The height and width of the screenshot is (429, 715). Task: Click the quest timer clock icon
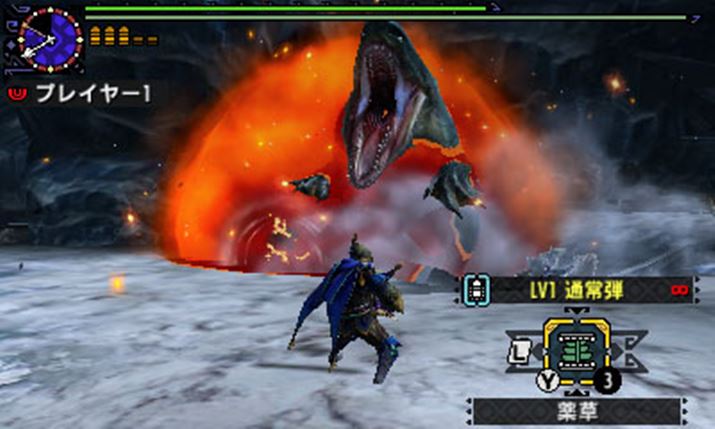click(x=48, y=39)
